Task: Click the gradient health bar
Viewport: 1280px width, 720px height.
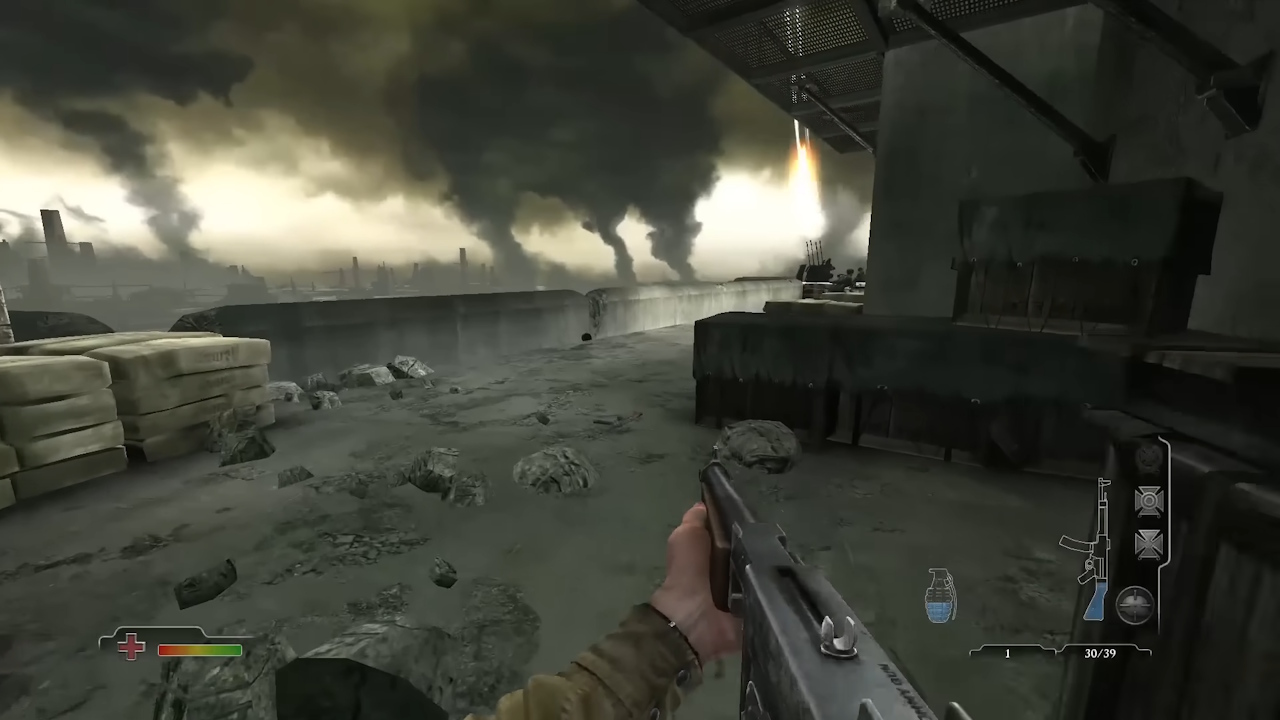Action: (200, 650)
